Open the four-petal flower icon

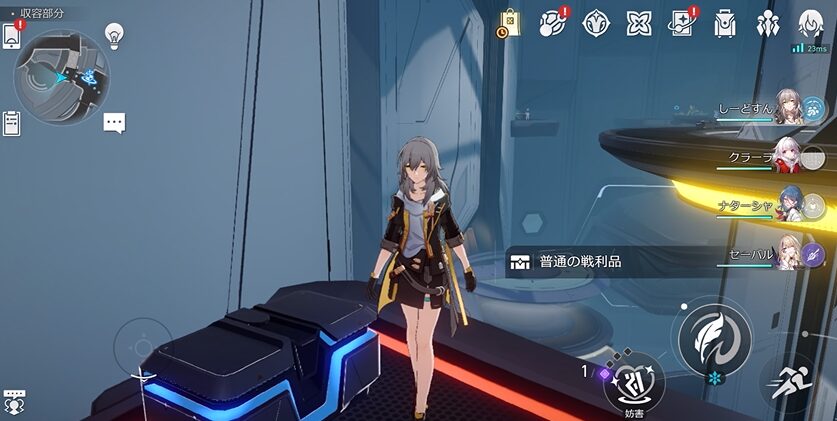click(x=639, y=24)
